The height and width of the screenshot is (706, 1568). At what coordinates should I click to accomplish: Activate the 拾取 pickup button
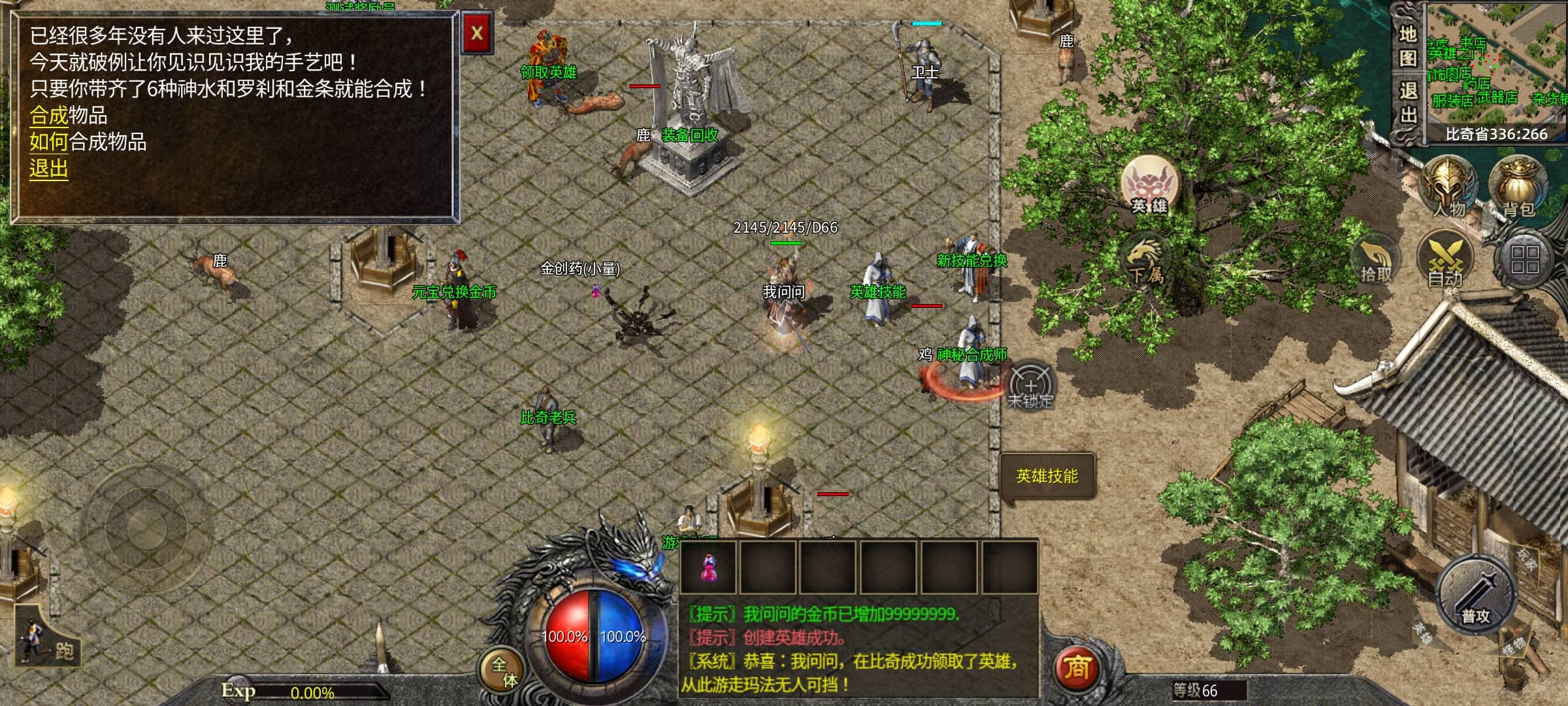[1377, 261]
